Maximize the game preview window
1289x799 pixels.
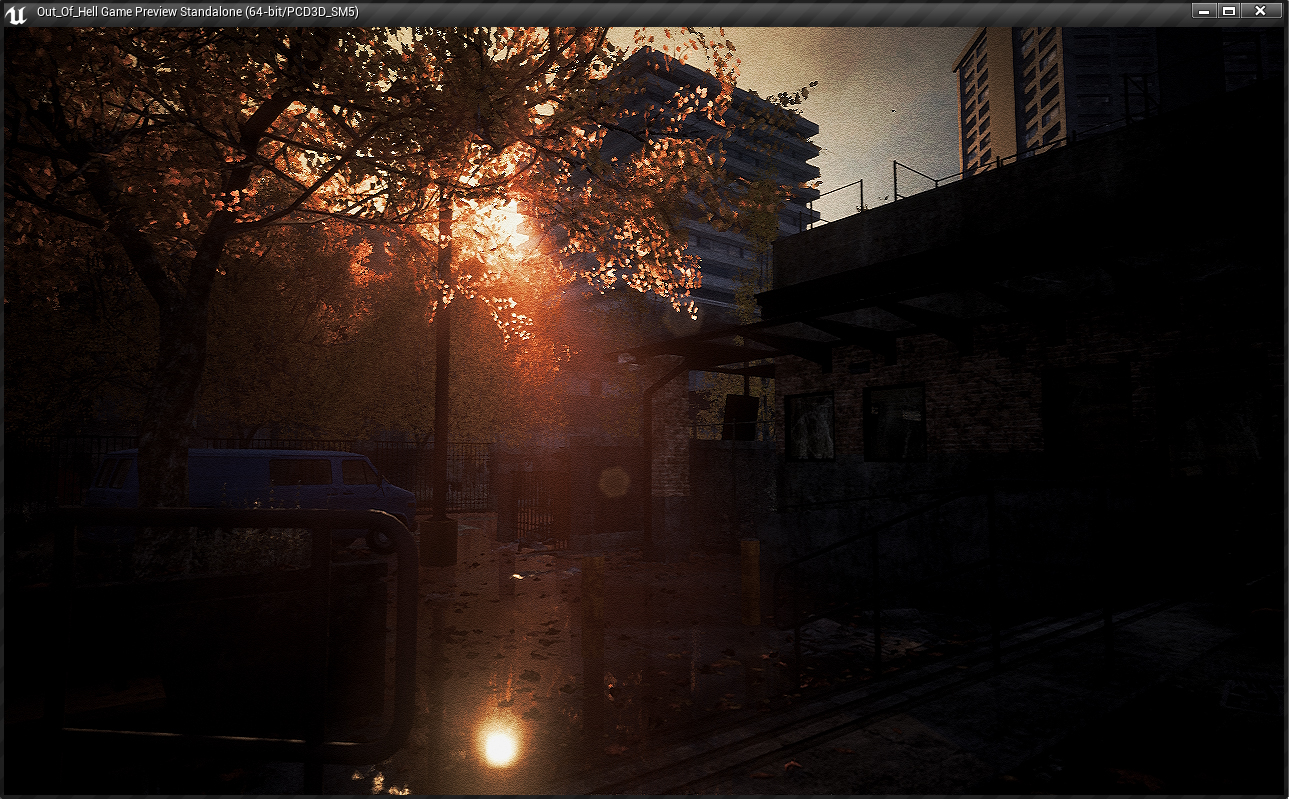tap(1229, 11)
